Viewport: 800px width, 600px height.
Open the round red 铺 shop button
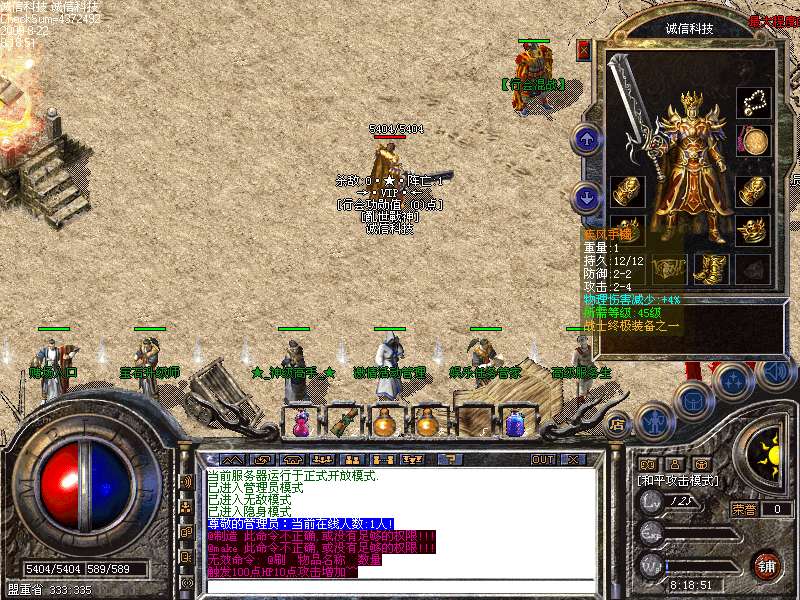767,566
